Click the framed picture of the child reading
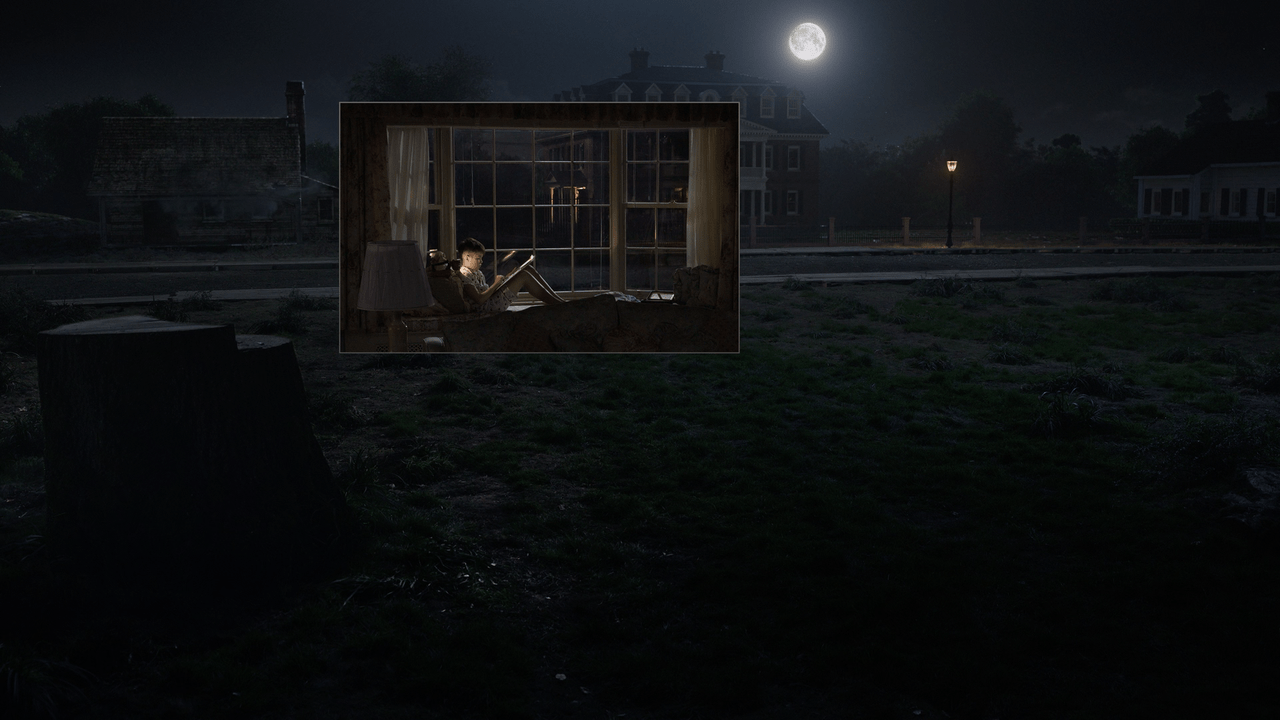The height and width of the screenshot is (720, 1280). coord(539,227)
